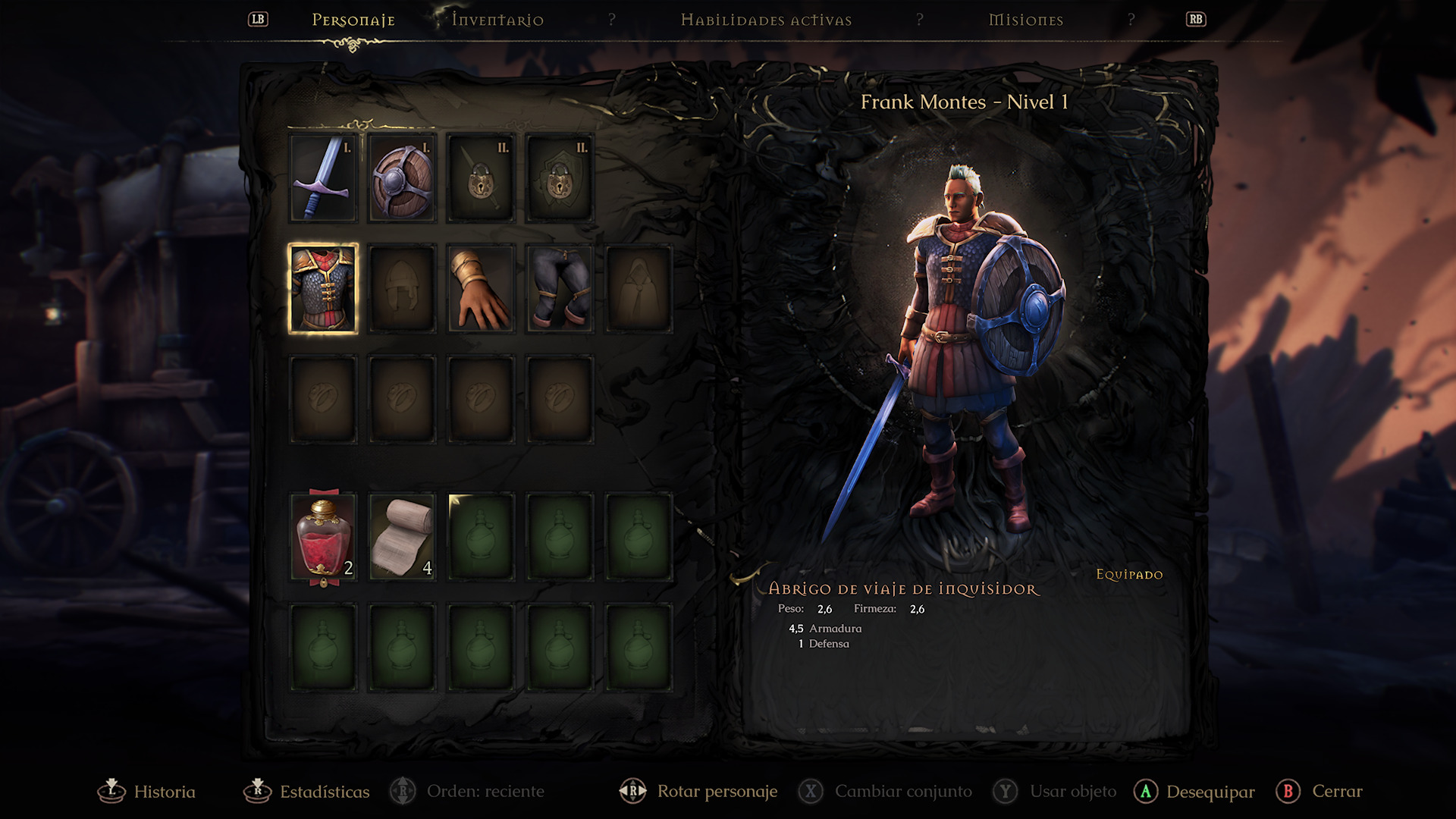1456x819 pixels.
Task: Choose the bandage roll slot
Action: click(x=402, y=538)
